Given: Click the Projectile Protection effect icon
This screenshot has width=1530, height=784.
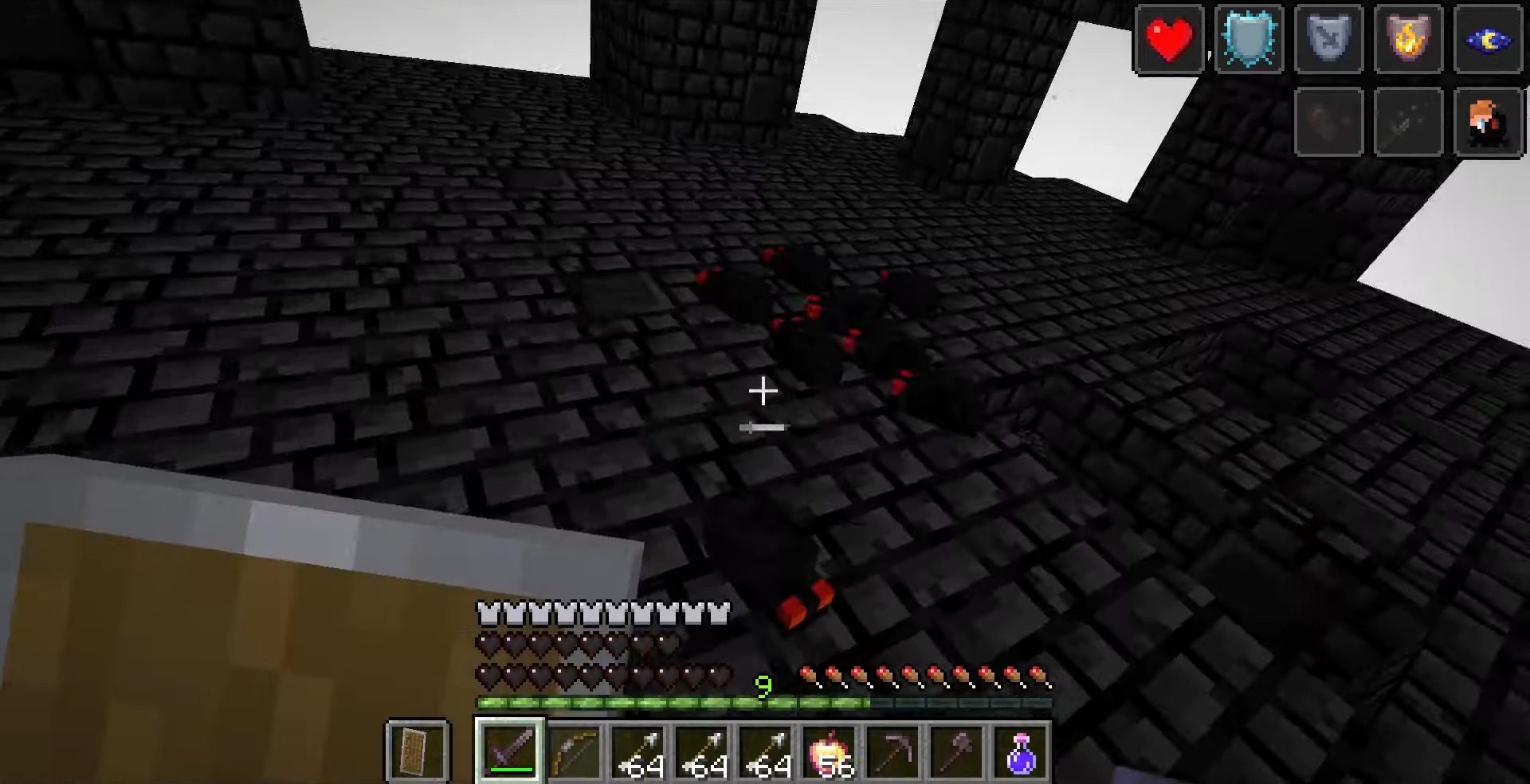Looking at the screenshot, I should click(1328, 40).
